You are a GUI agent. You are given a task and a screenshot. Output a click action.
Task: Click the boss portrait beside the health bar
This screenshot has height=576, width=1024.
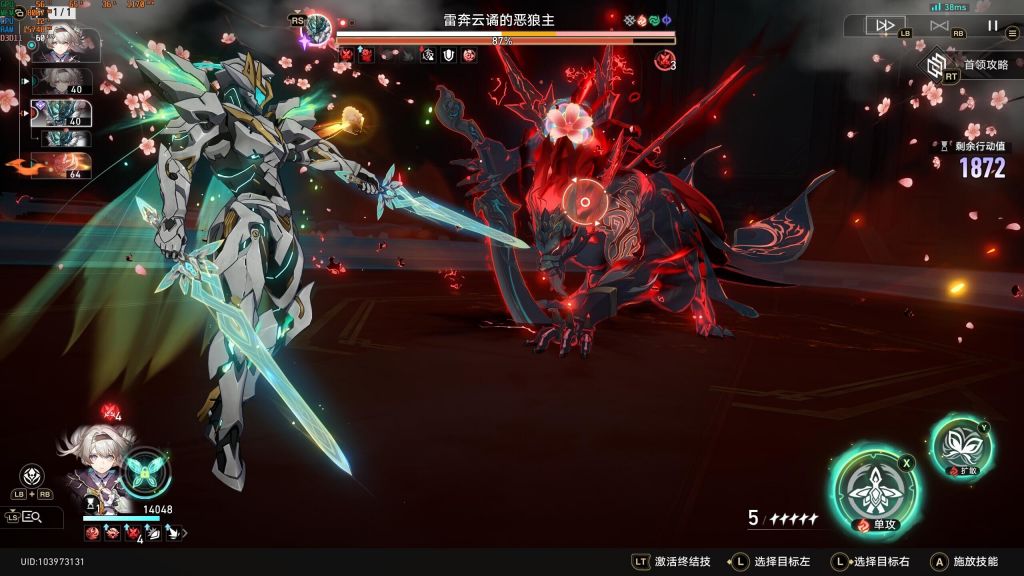pyautogui.click(x=318, y=27)
